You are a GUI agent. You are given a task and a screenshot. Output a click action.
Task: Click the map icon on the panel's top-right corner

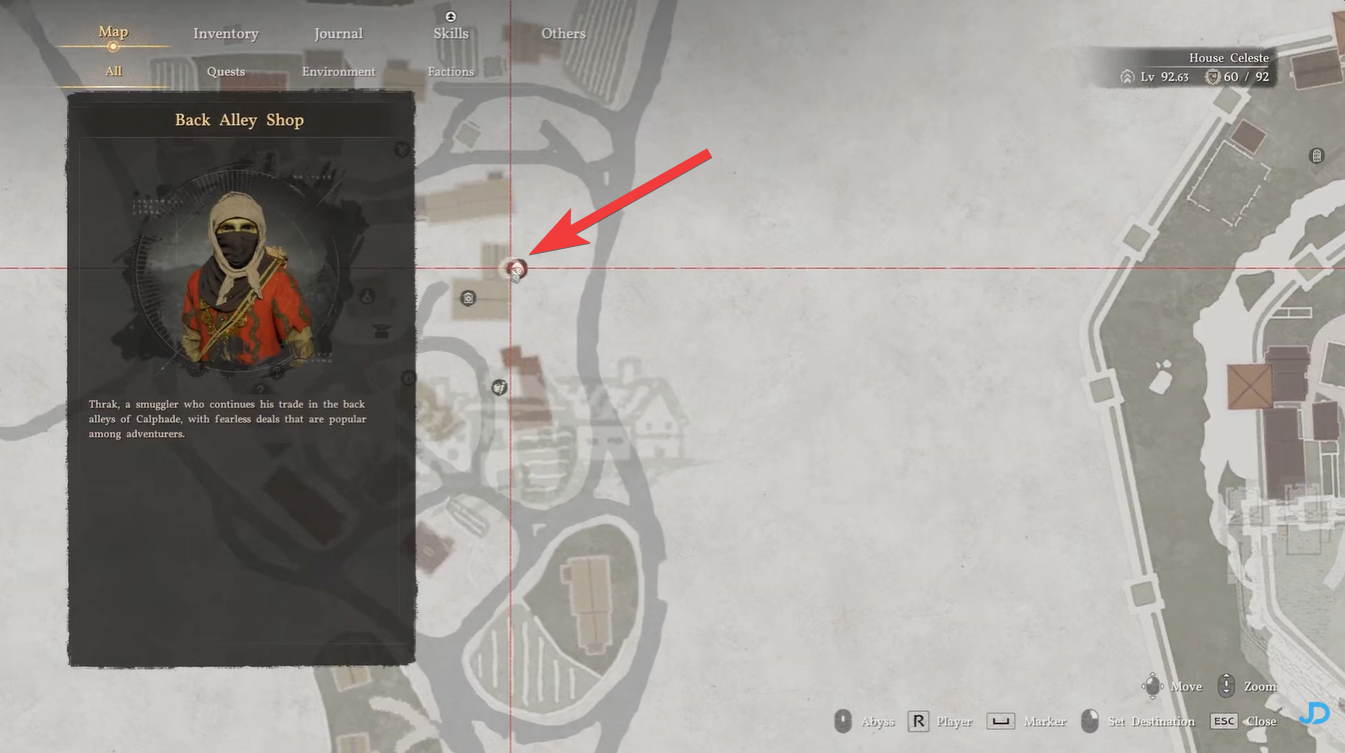402,148
